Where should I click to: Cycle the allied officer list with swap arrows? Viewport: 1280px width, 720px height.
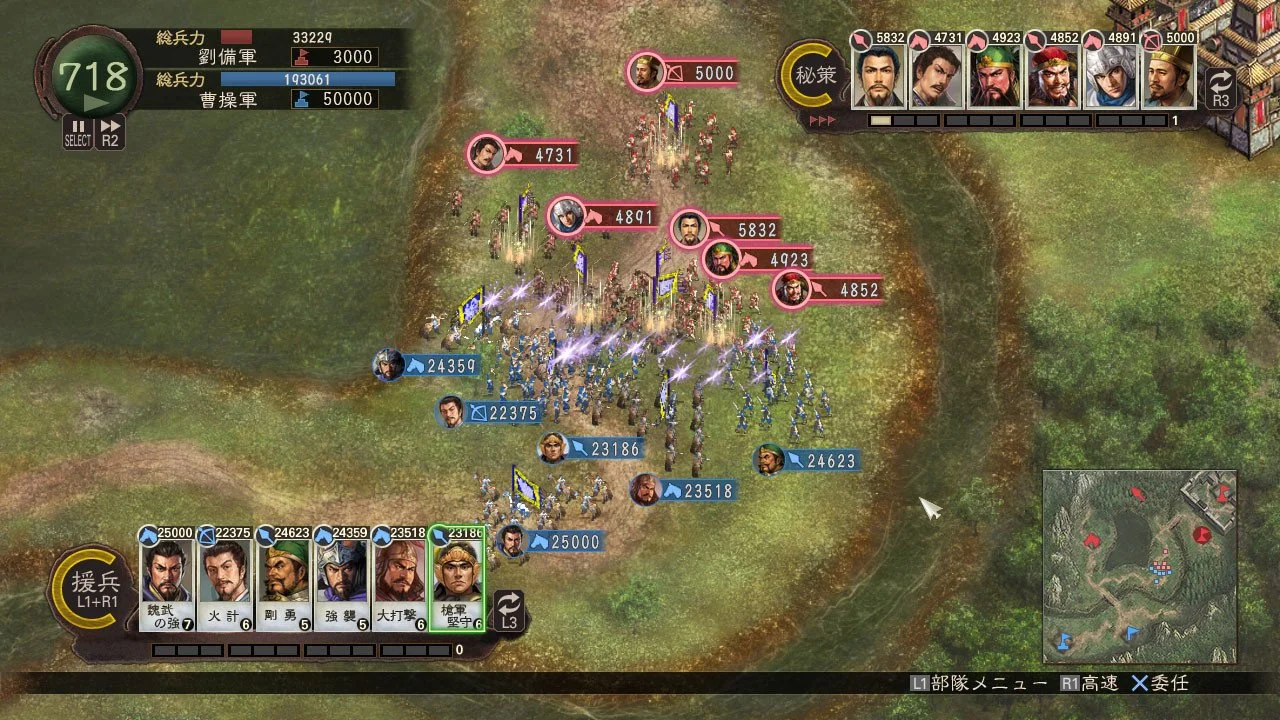(509, 610)
